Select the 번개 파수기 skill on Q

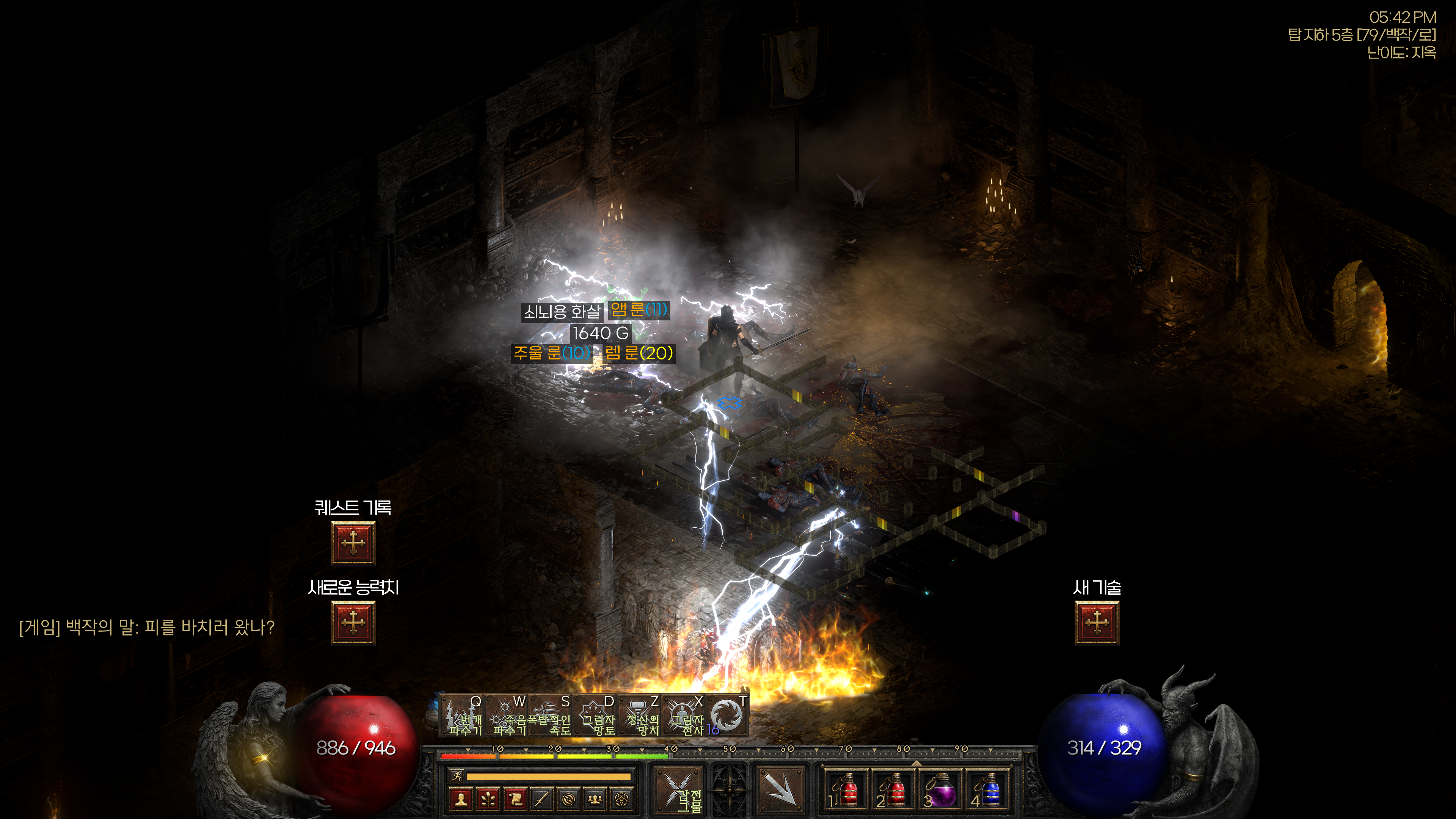coord(462,717)
